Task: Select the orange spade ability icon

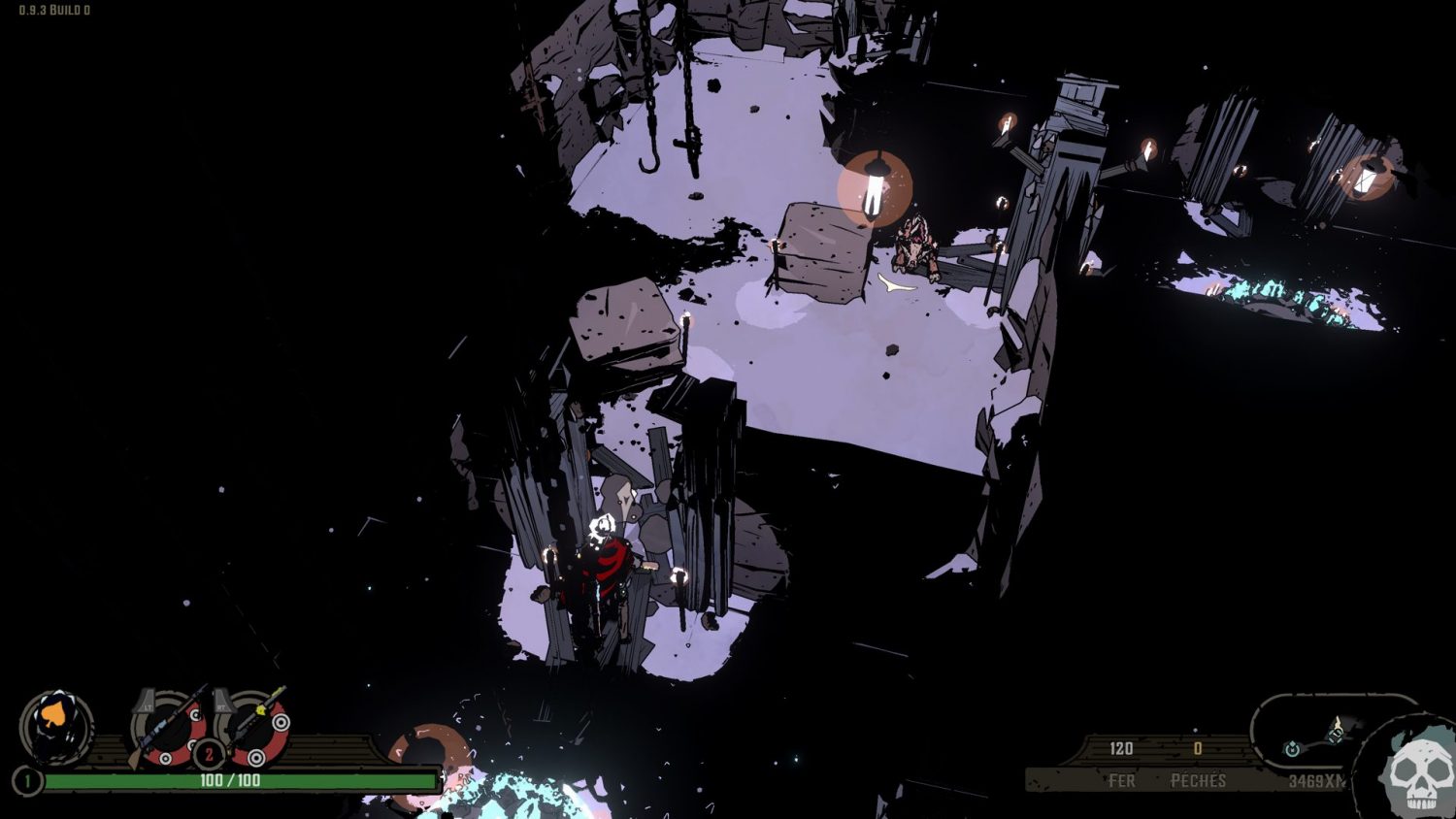Action: 55,725
